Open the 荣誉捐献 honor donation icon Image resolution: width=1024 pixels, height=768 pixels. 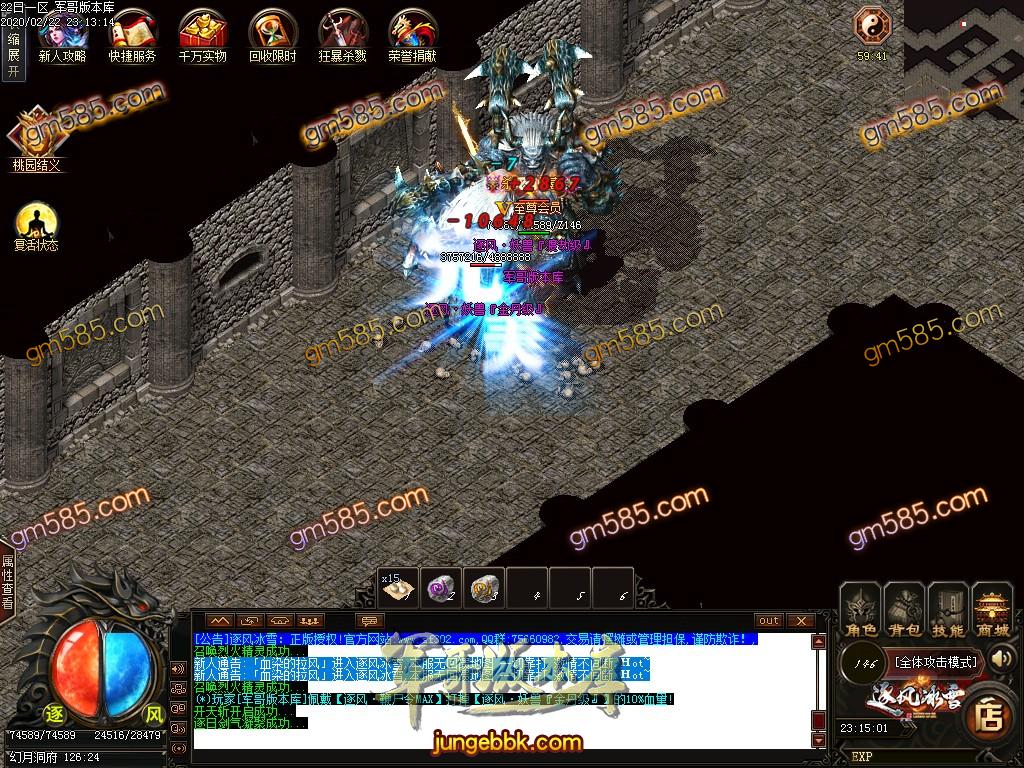[x=412, y=35]
